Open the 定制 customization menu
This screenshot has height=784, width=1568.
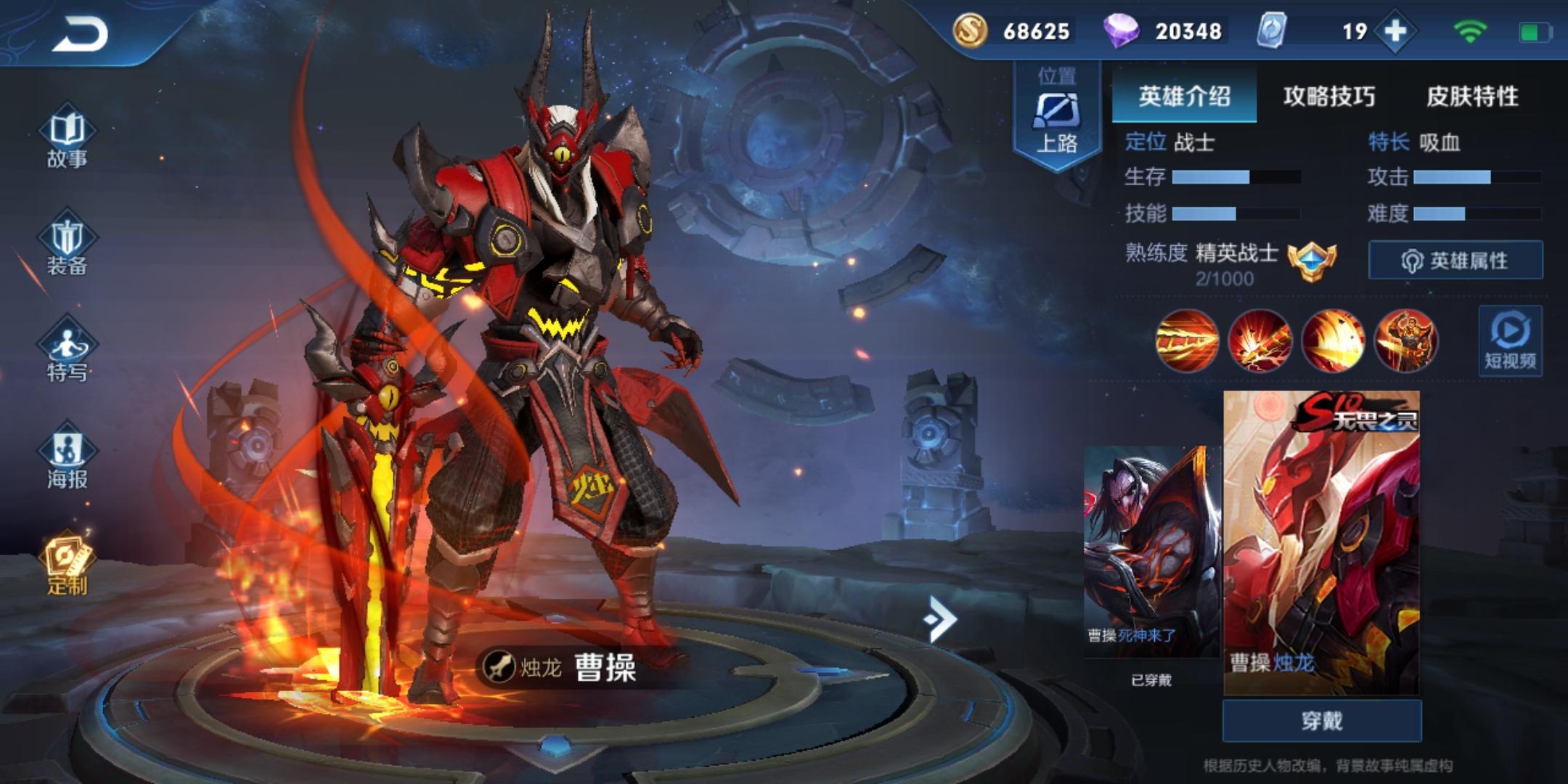pyautogui.click(x=67, y=566)
